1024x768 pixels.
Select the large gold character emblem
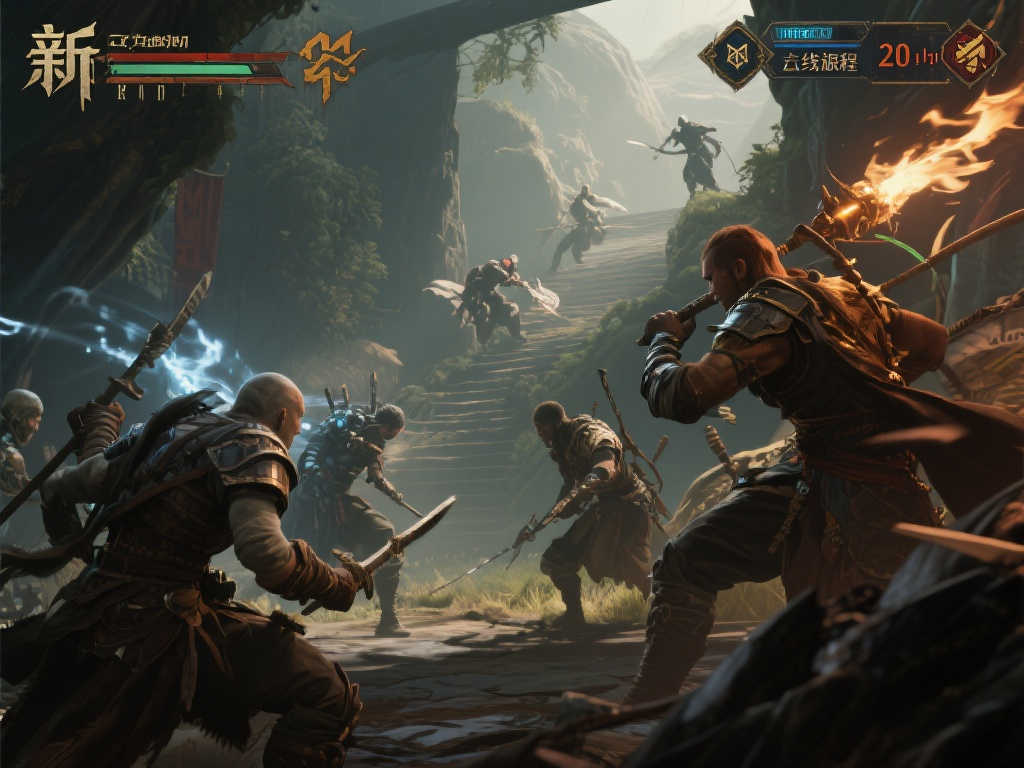61,63
